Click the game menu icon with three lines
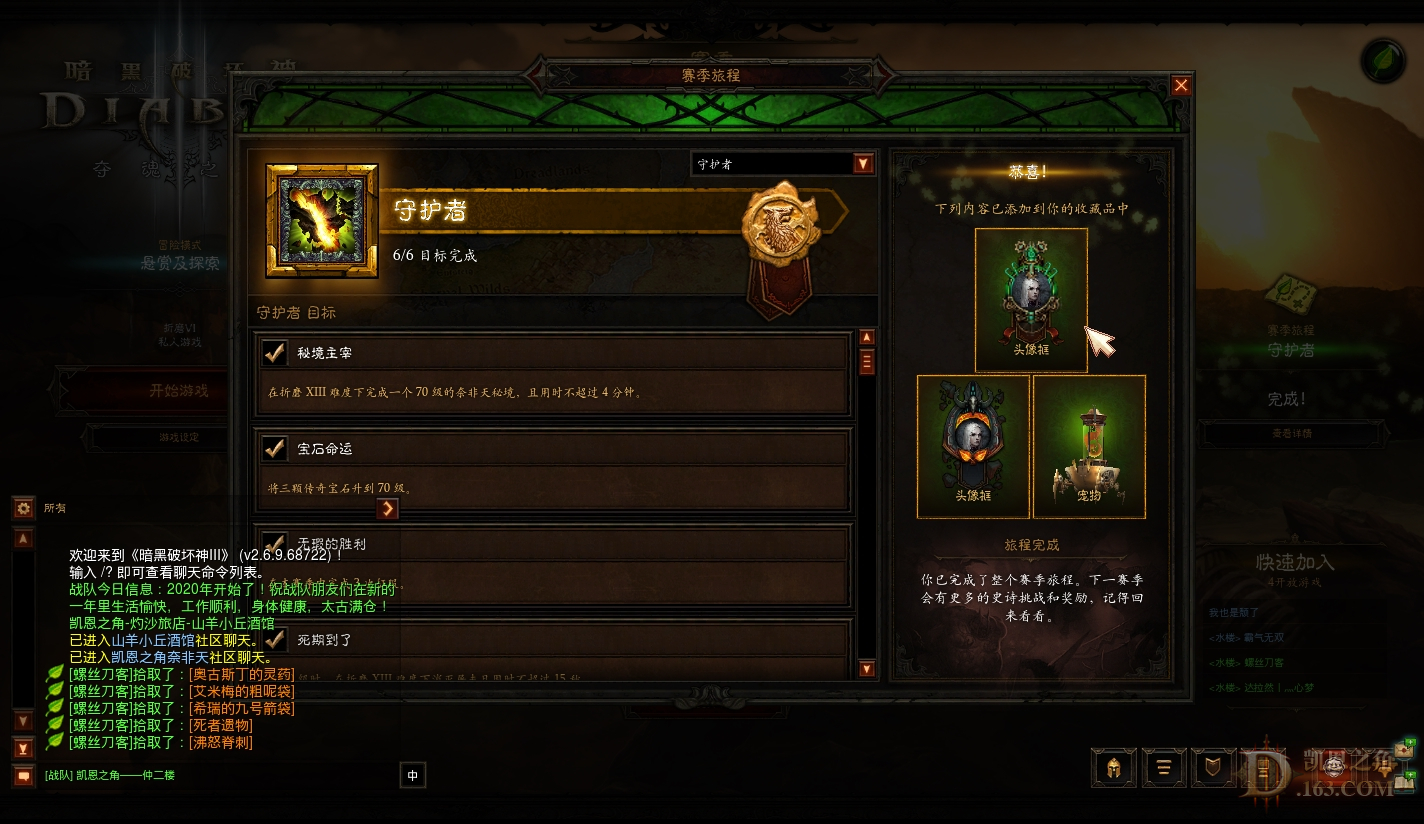This screenshot has width=1424, height=824. click(1163, 768)
